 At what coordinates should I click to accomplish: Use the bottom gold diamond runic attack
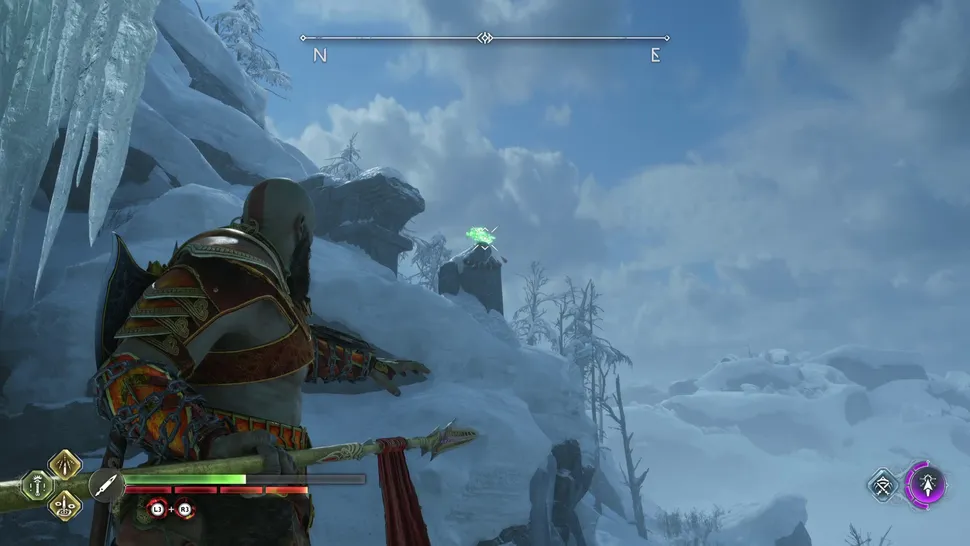click(66, 504)
